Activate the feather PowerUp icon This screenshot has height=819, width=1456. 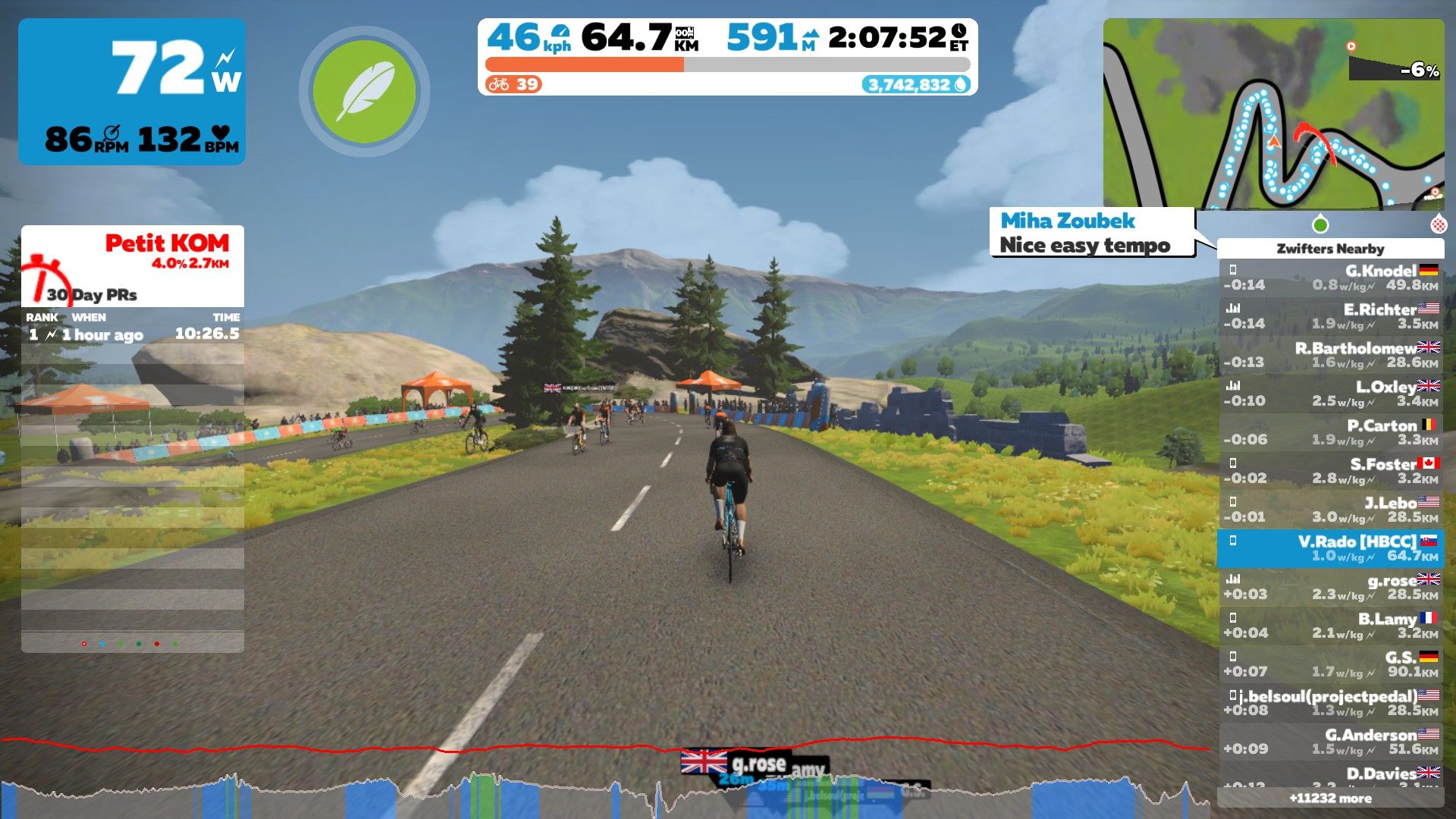(364, 92)
